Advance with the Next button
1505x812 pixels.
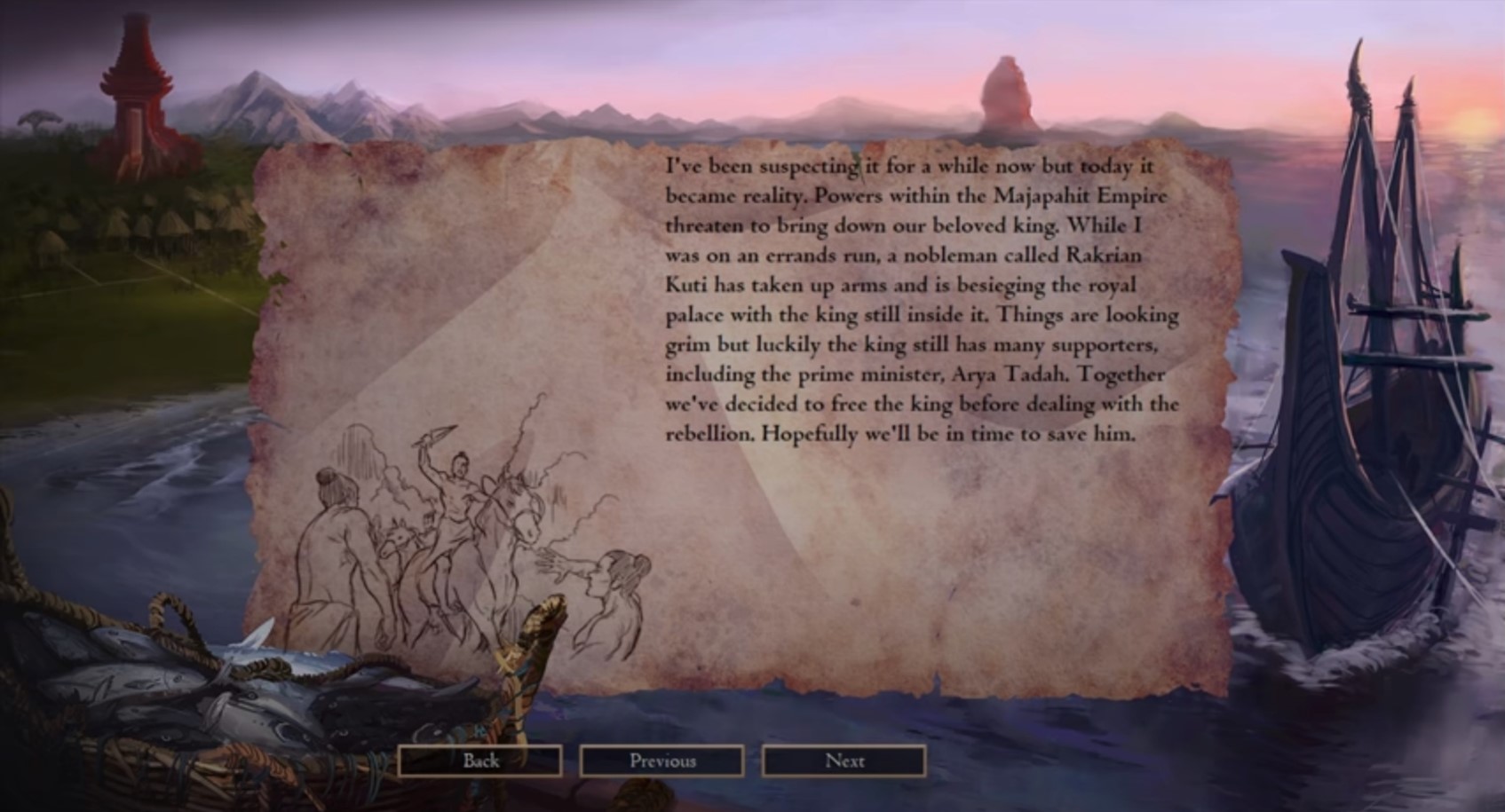tap(844, 761)
